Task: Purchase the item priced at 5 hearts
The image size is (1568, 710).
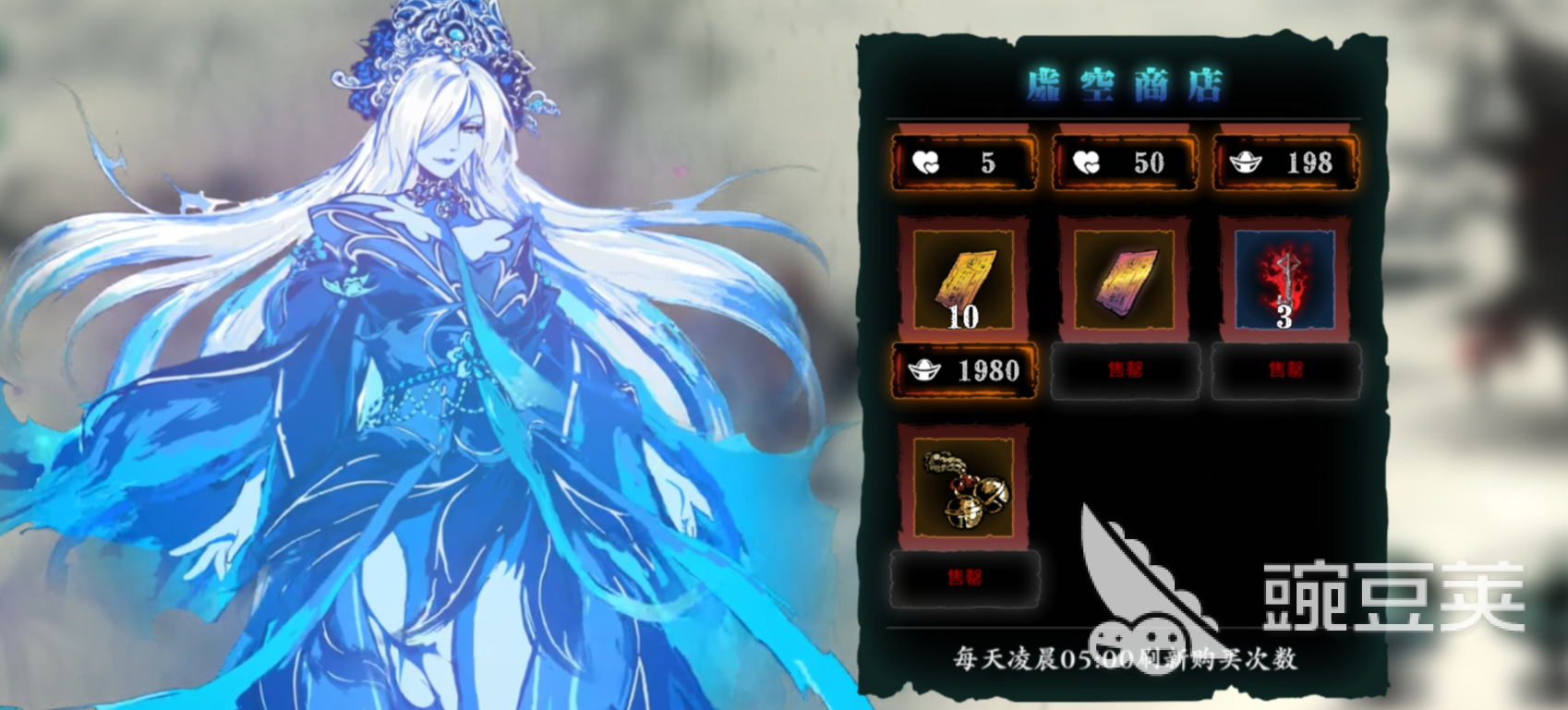Action: point(961,162)
